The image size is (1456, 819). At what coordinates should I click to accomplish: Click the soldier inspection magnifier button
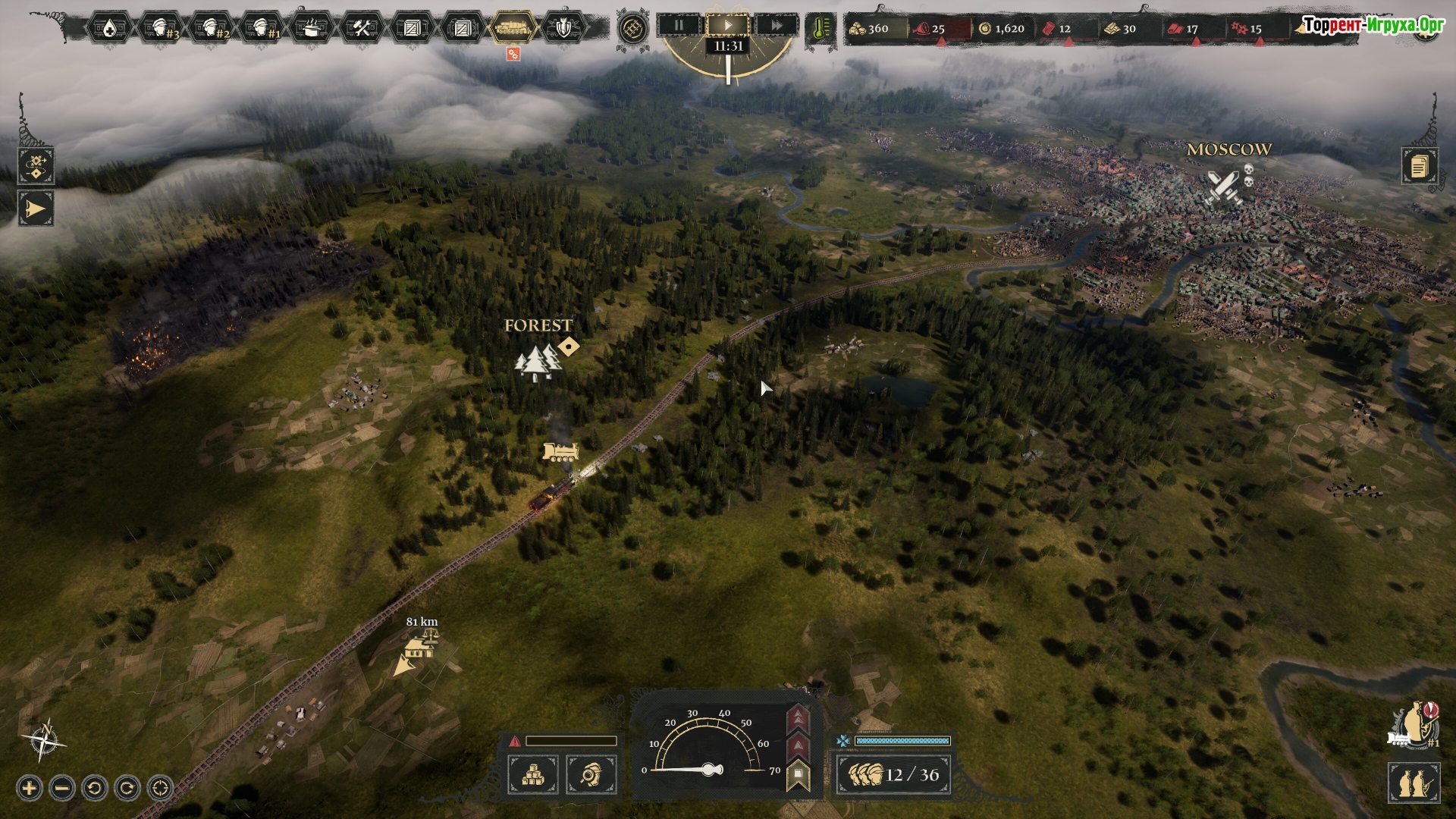591,775
